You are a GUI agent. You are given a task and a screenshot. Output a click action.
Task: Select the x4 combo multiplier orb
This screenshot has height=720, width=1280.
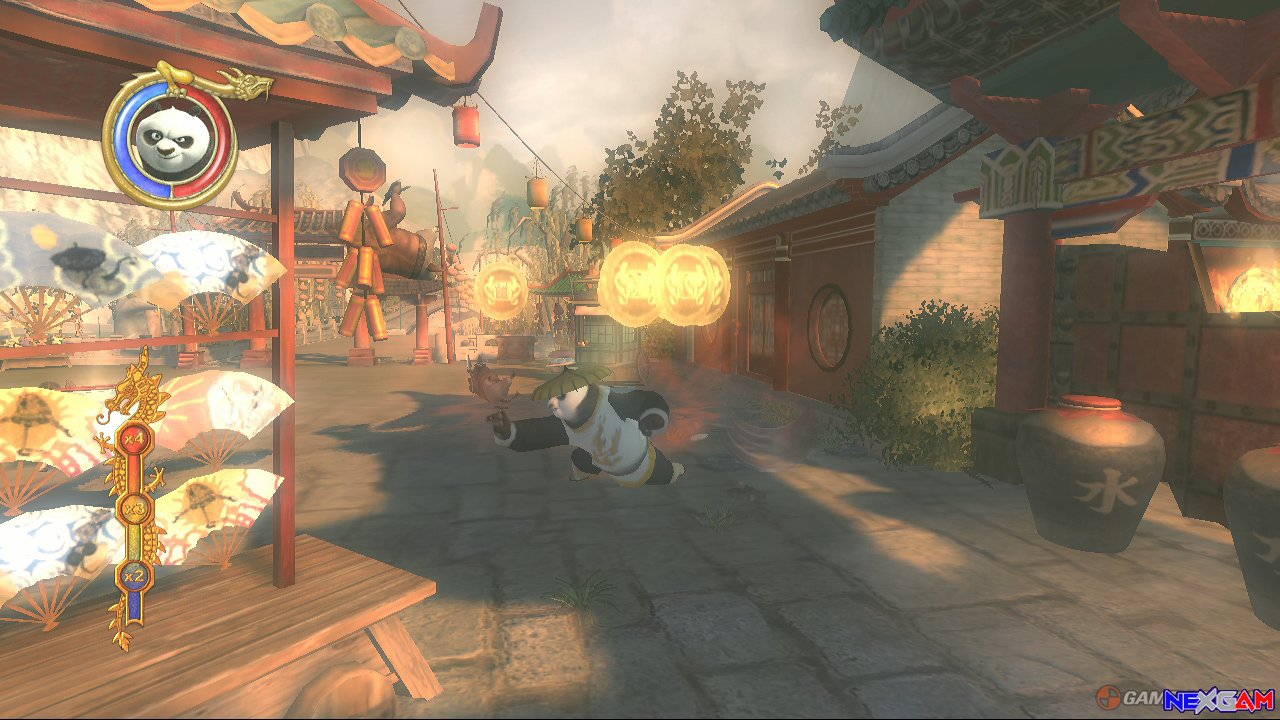coord(133,438)
